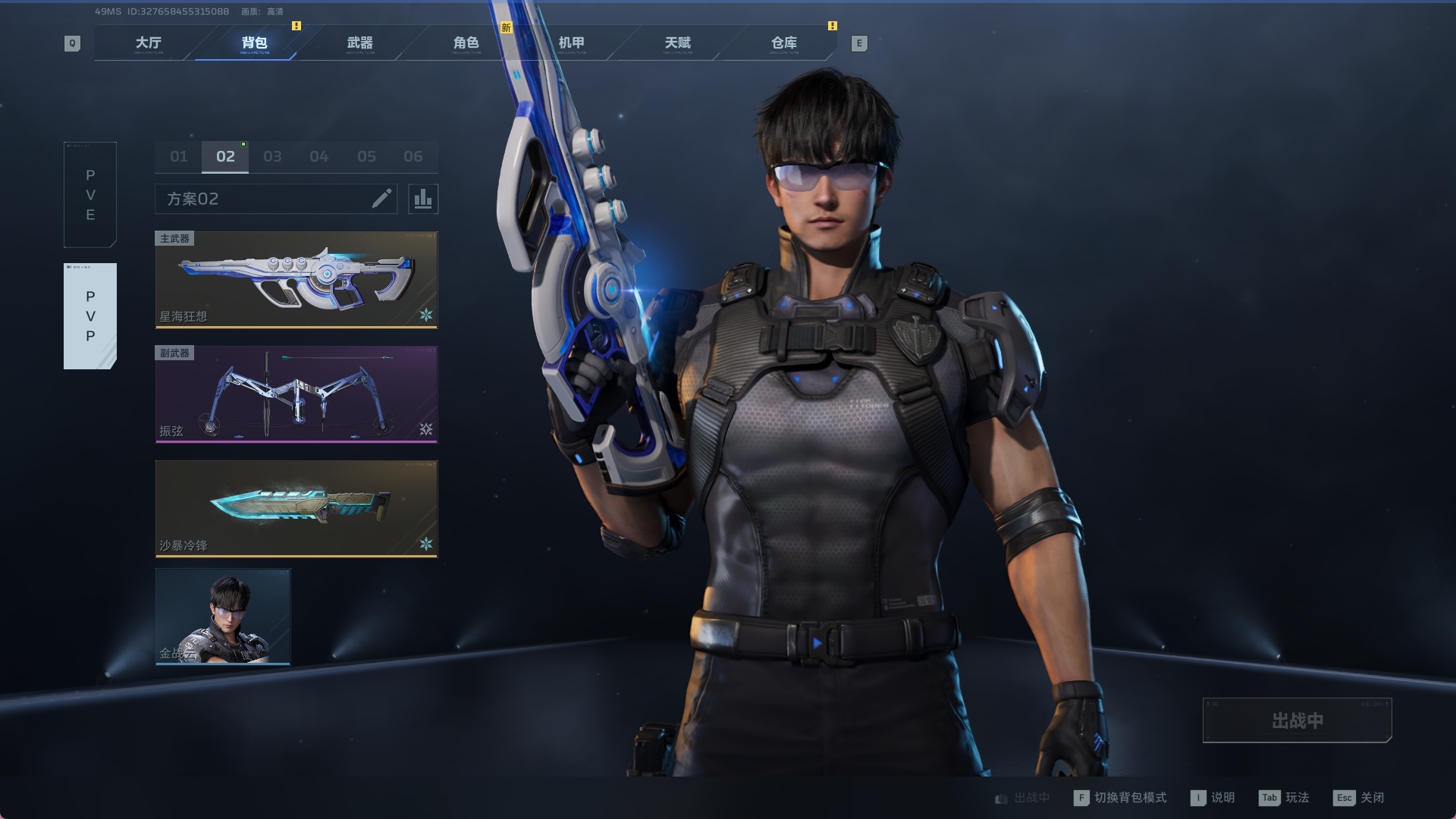Open the character portrait slot

[x=223, y=617]
